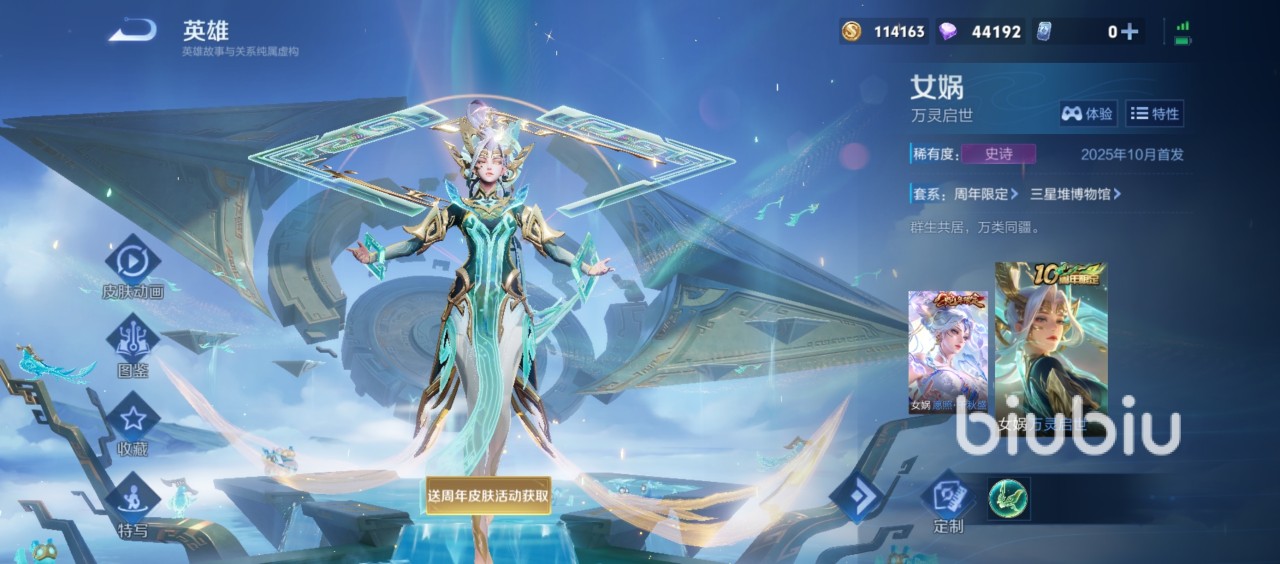Screen dimensions: 1280x564
Task: Show skin 特性 features list
Action: [1155, 114]
